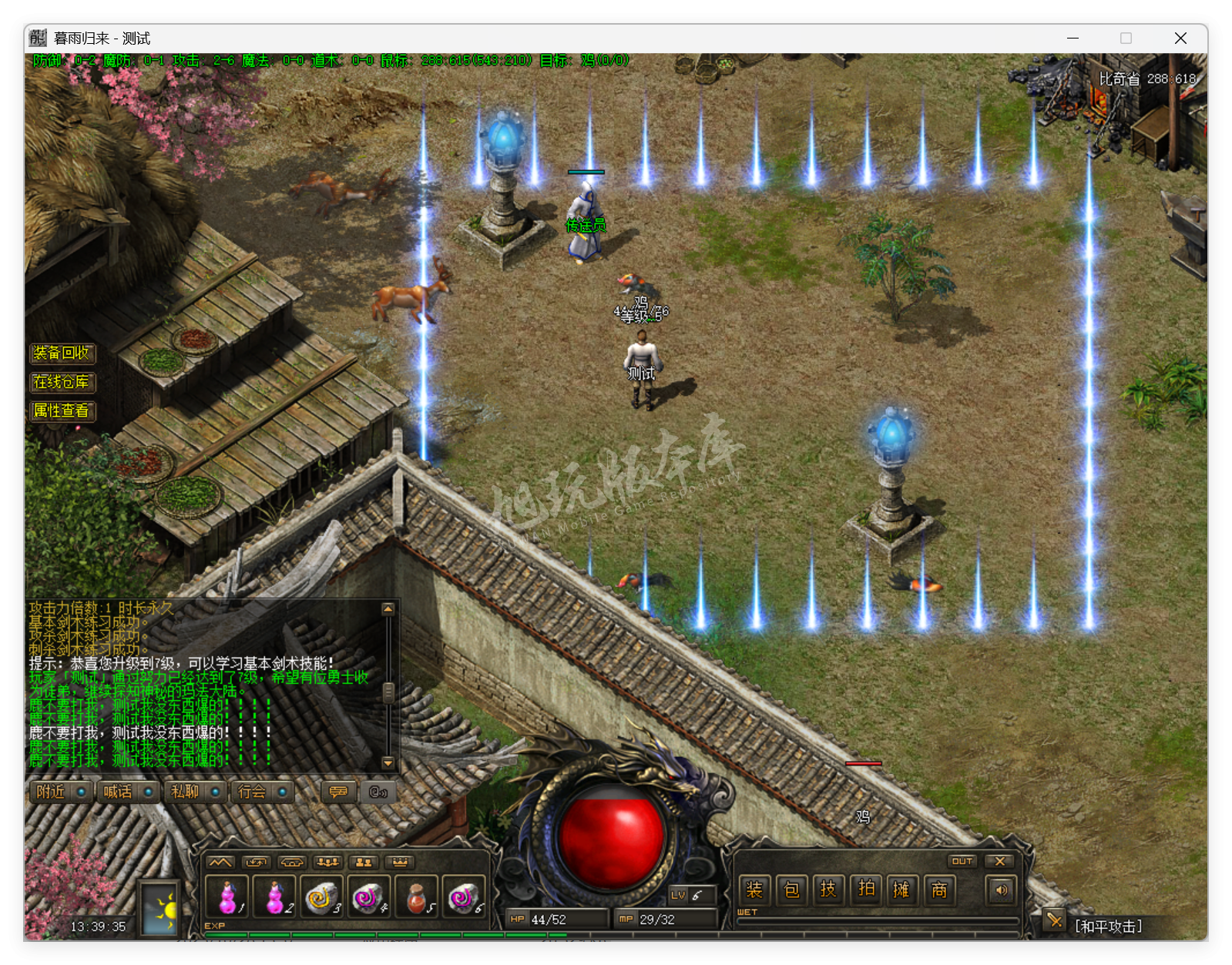
Task: Open the skills panel using 技 icon
Action: (x=829, y=890)
